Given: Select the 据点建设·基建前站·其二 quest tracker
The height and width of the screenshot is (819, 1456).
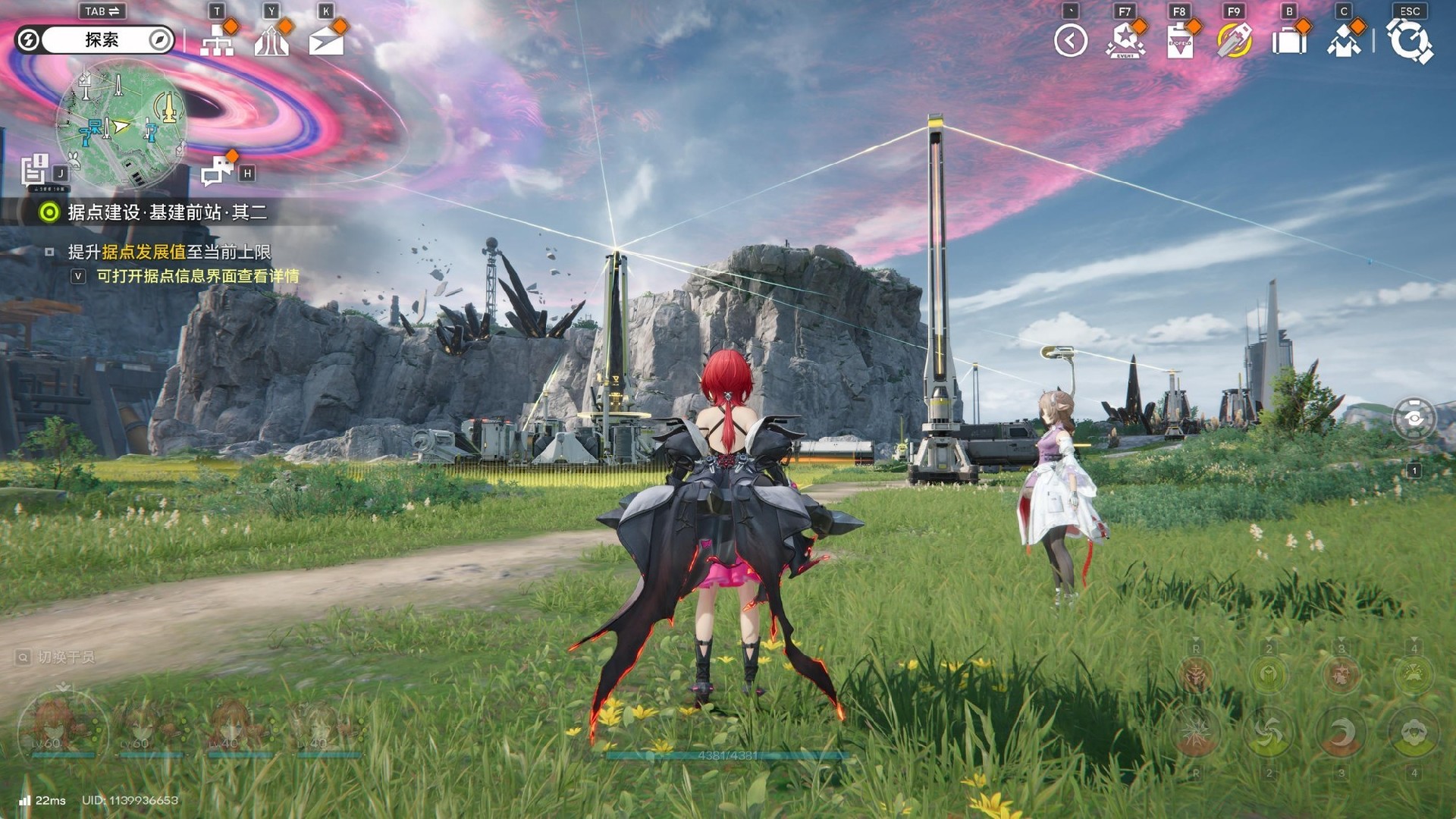Looking at the screenshot, I should click(x=167, y=212).
